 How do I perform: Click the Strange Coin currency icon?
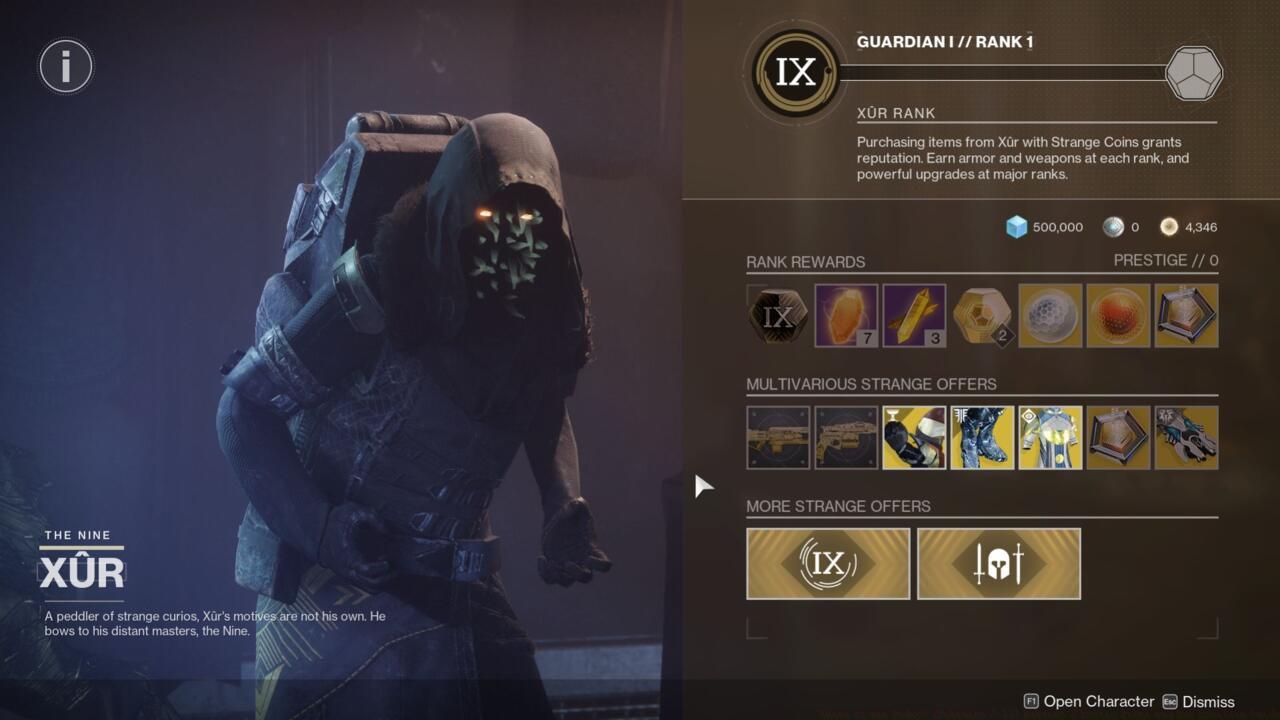[x=1168, y=227]
